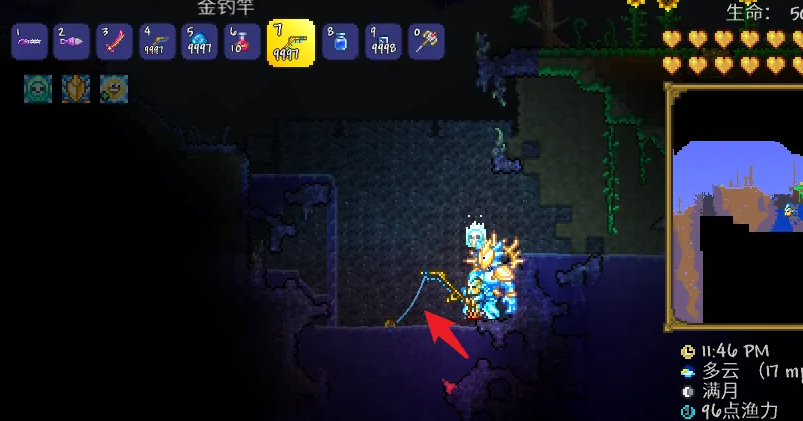
Task: Choose the item in hotbar slot 4
Action: coord(157,43)
